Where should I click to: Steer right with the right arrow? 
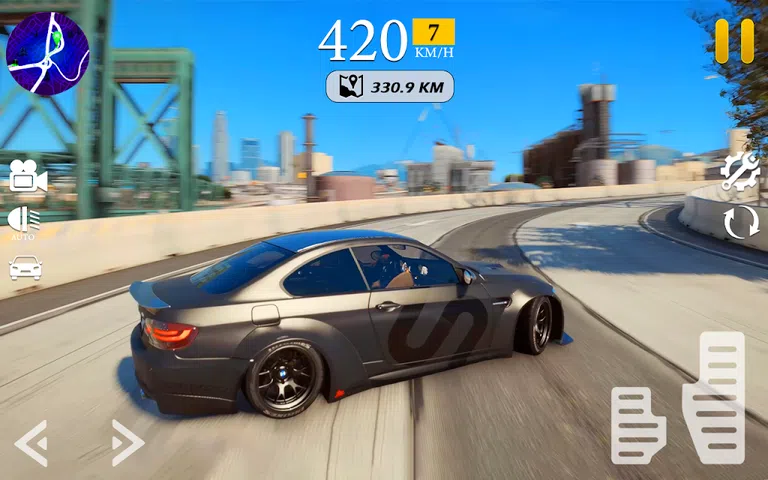127,442
